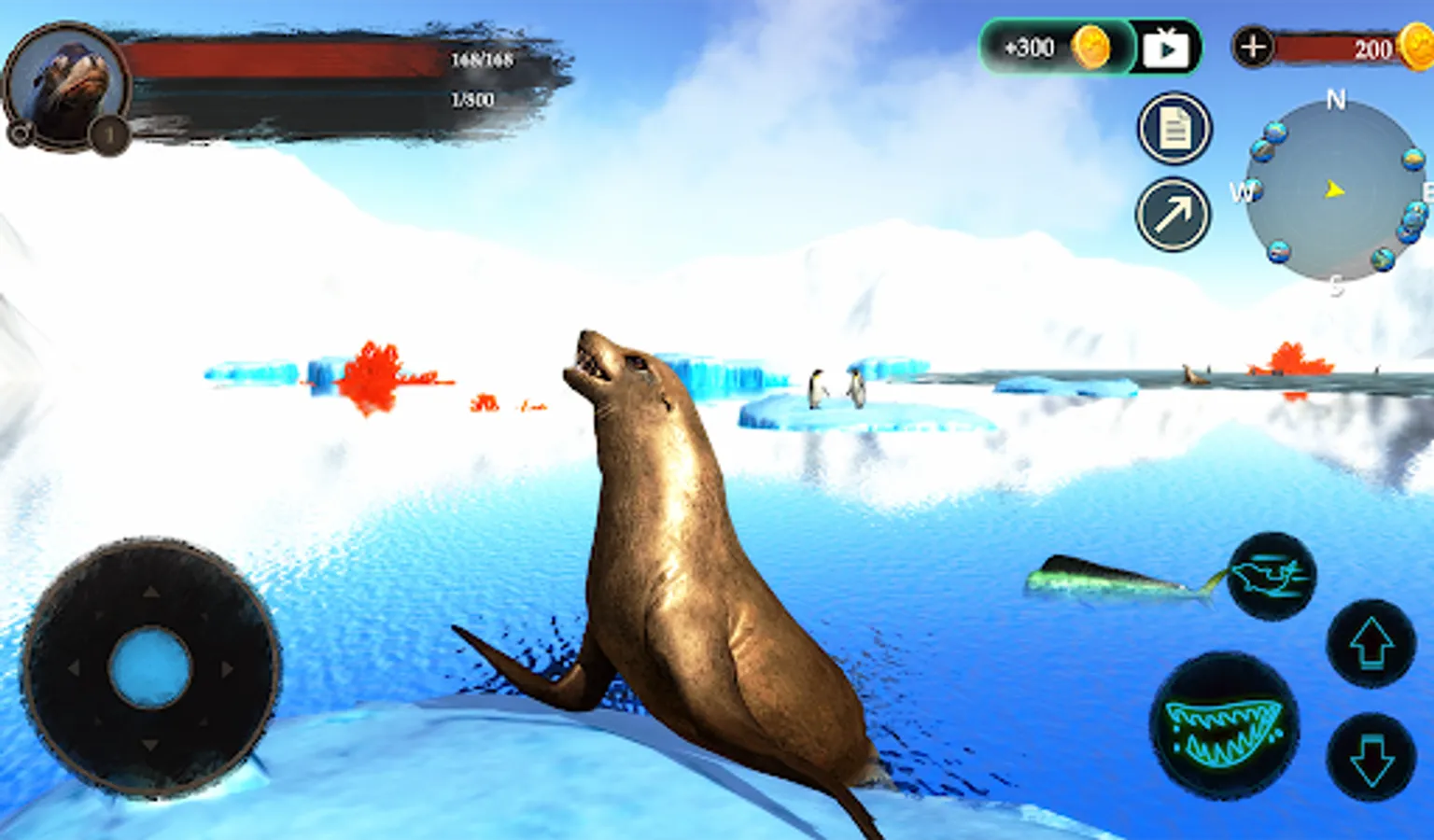Add more coins with the plus button
Image resolution: width=1434 pixels, height=840 pixels.
[x=1253, y=47]
